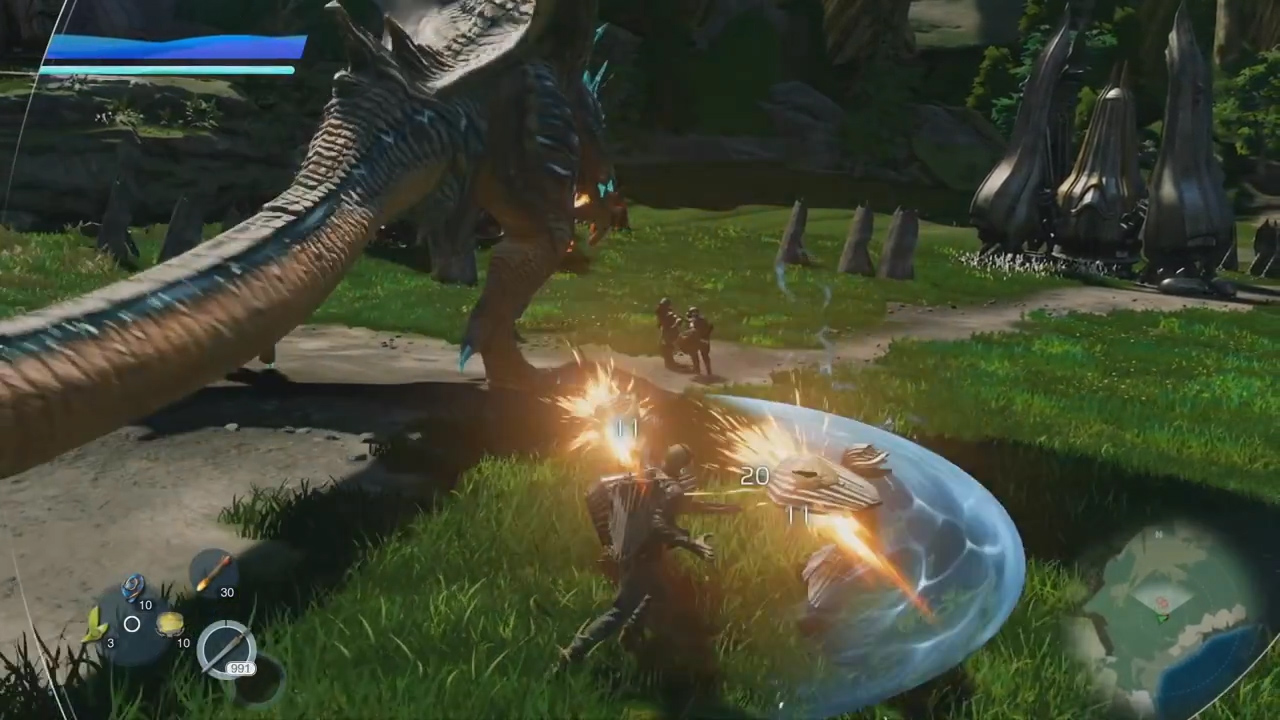Select the green leaf herb item showing 3

(x=96, y=625)
